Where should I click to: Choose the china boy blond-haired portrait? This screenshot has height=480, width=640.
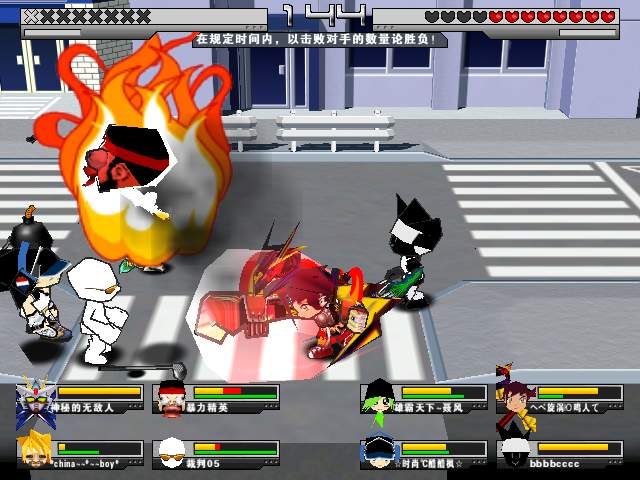point(35,452)
